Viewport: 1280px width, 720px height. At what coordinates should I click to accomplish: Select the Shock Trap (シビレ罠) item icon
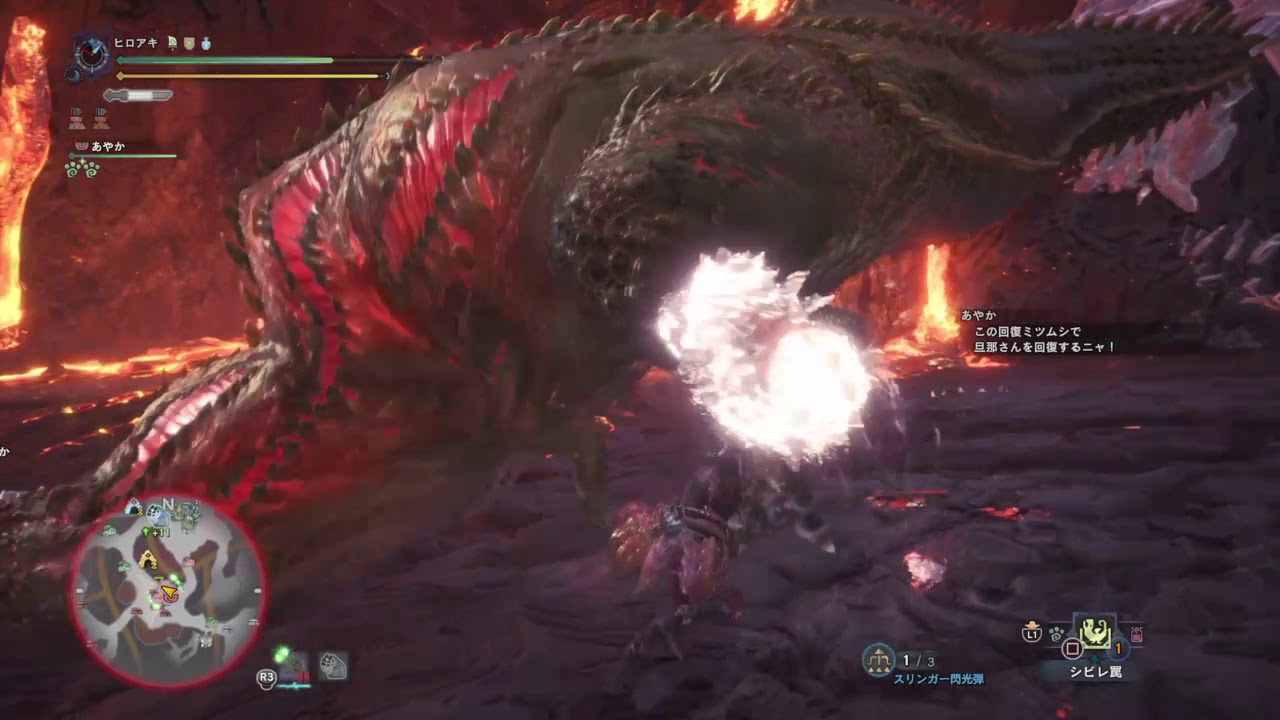pyautogui.click(x=1096, y=633)
